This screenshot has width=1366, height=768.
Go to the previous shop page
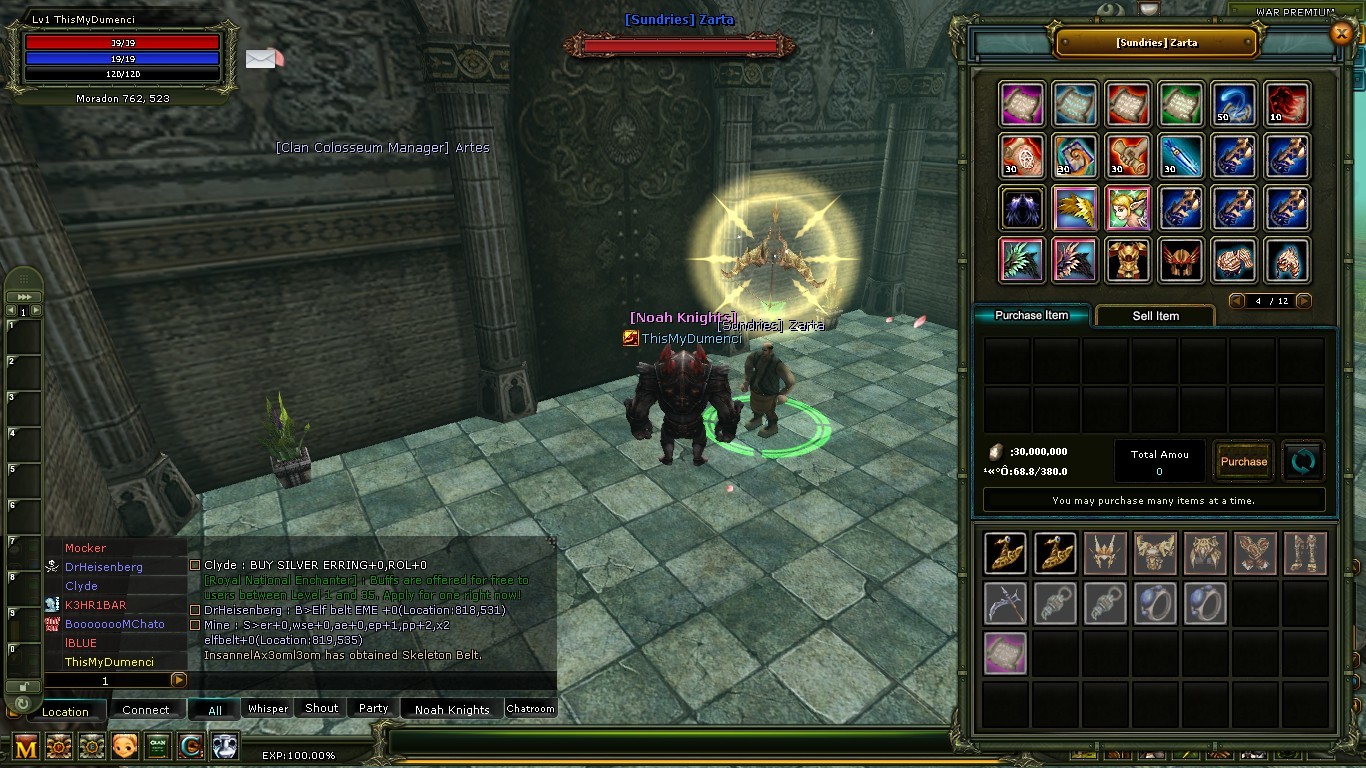coord(1238,301)
